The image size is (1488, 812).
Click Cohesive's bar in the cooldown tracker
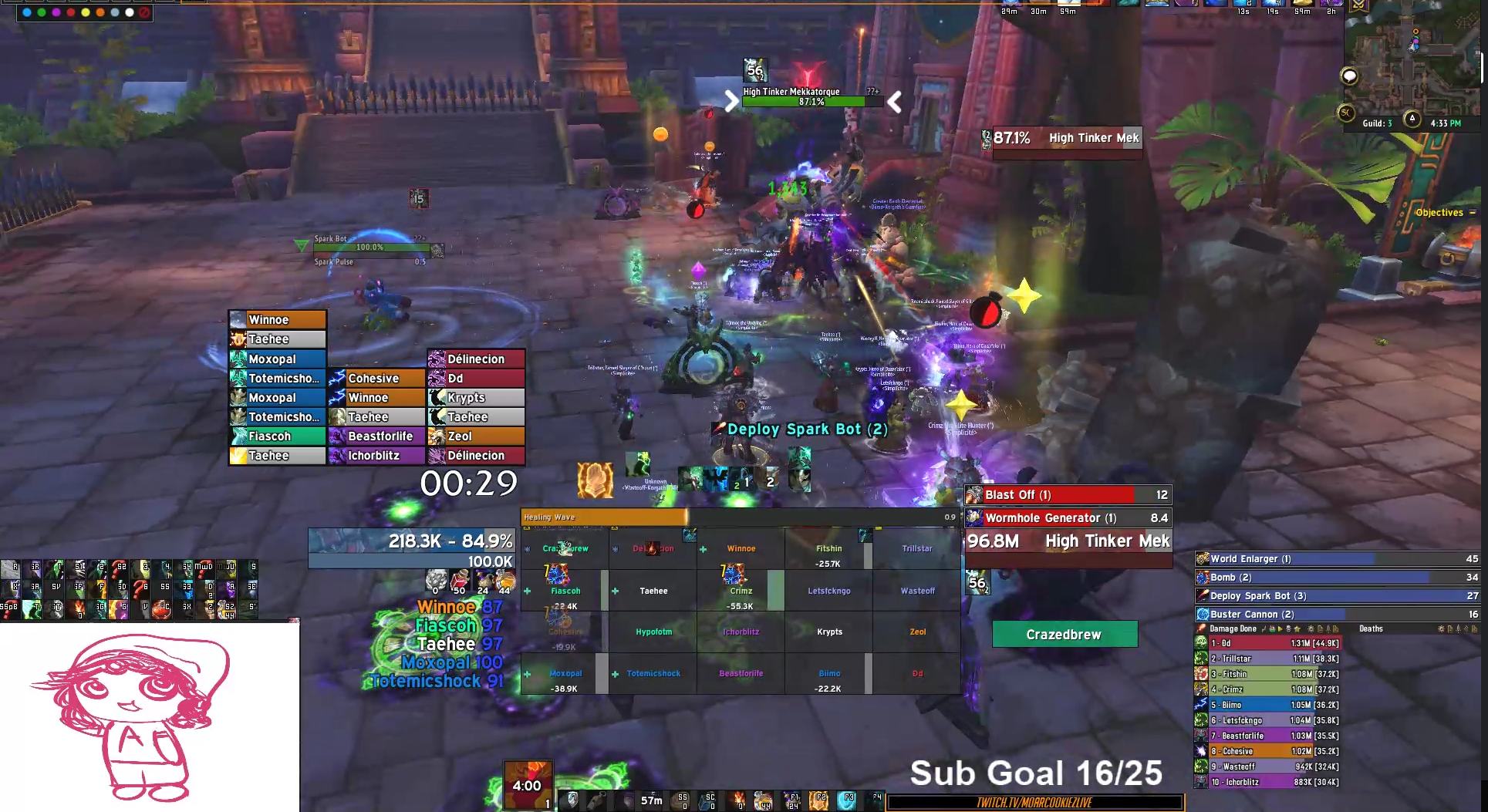click(x=376, y=379)
